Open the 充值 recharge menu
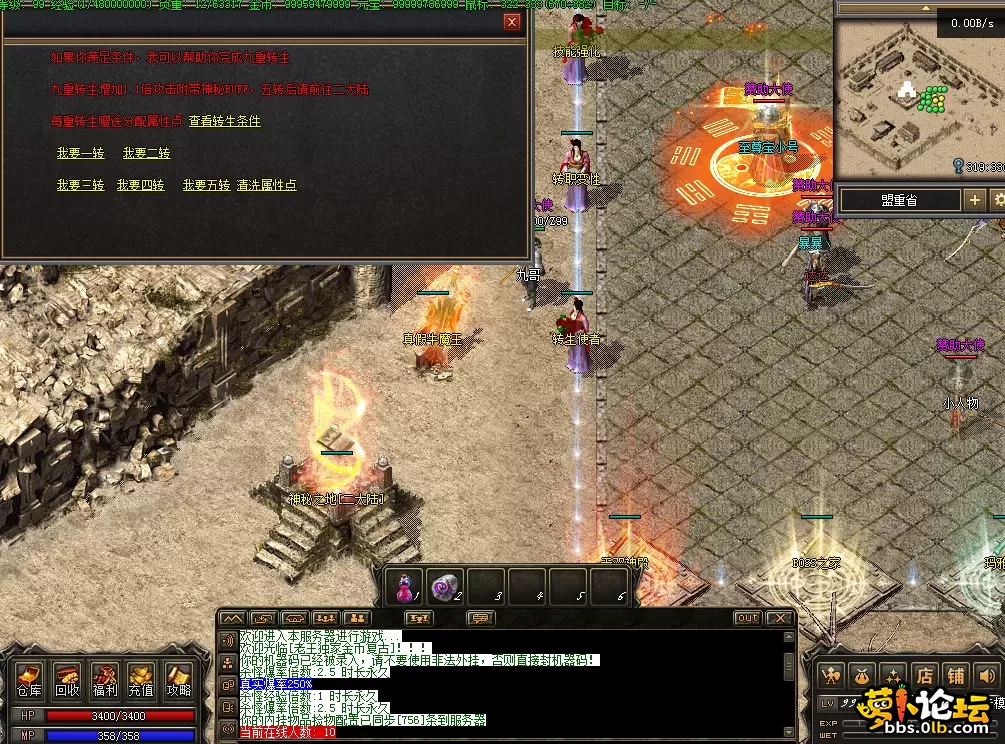The width and height of the screenshot is (1005, 744). [141, 680]
